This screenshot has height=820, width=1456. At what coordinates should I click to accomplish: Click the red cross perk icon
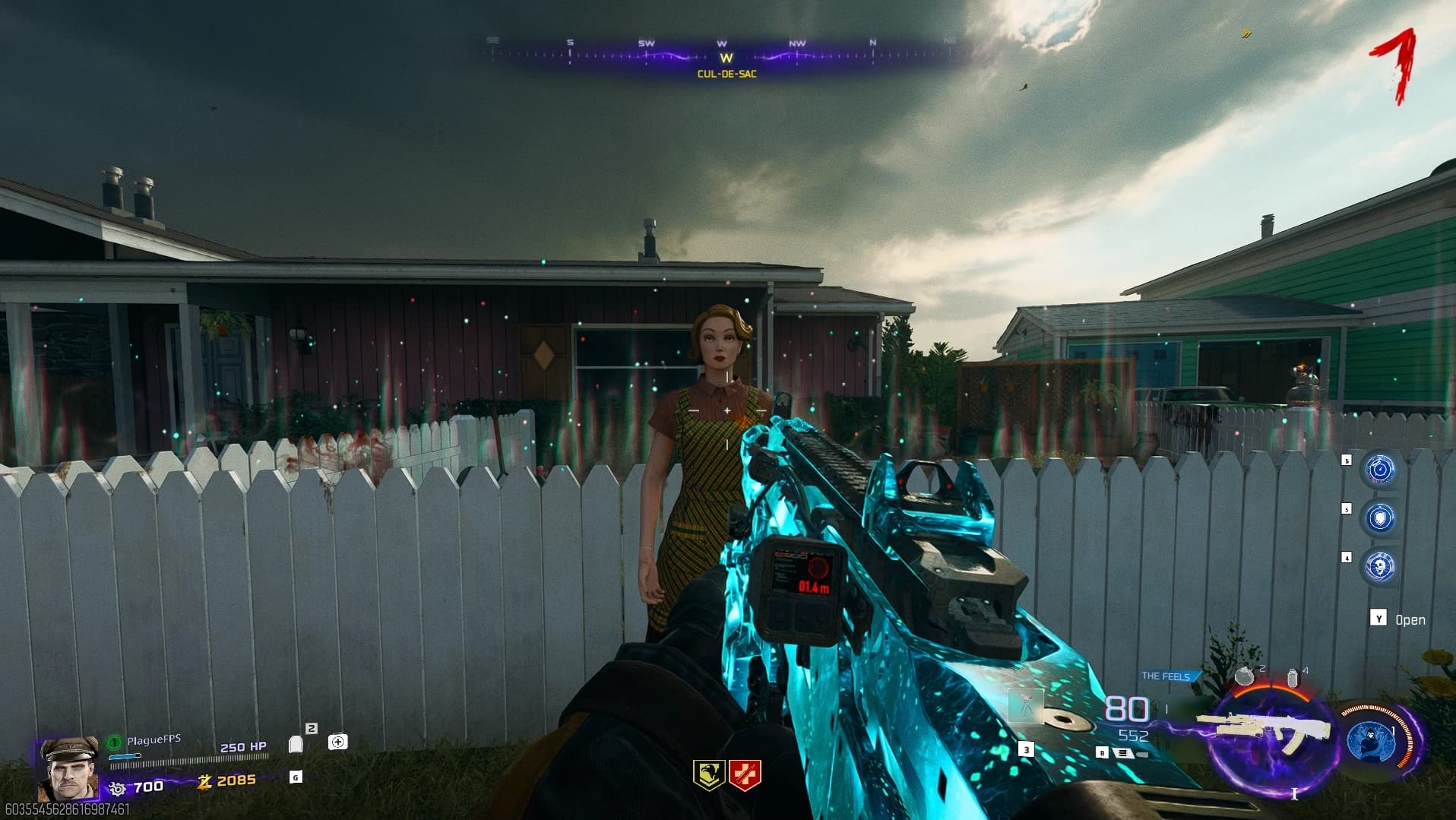click(x=745, y=774)
